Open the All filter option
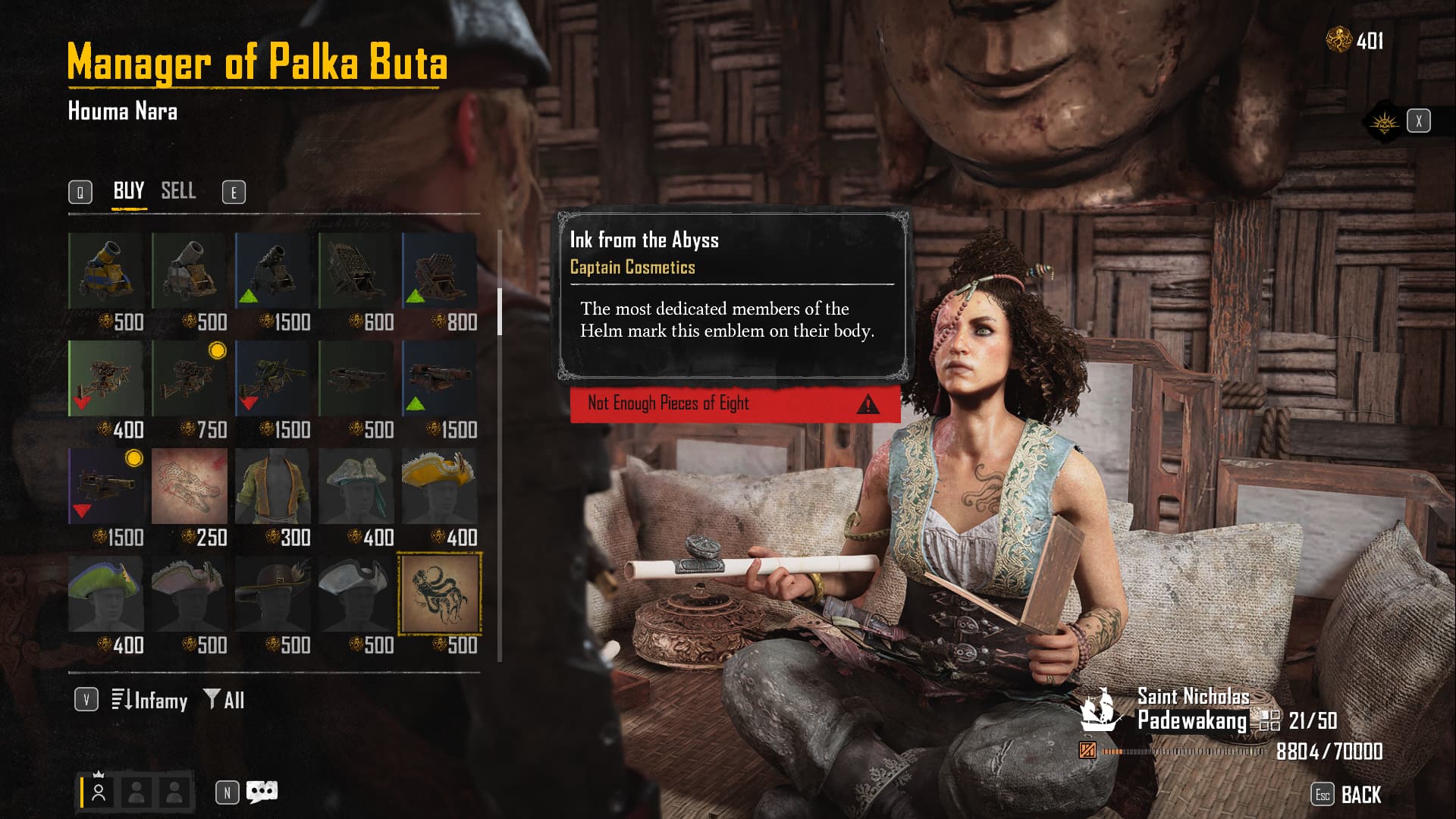This screenshot has height=819, width=1456. point(224,700)
